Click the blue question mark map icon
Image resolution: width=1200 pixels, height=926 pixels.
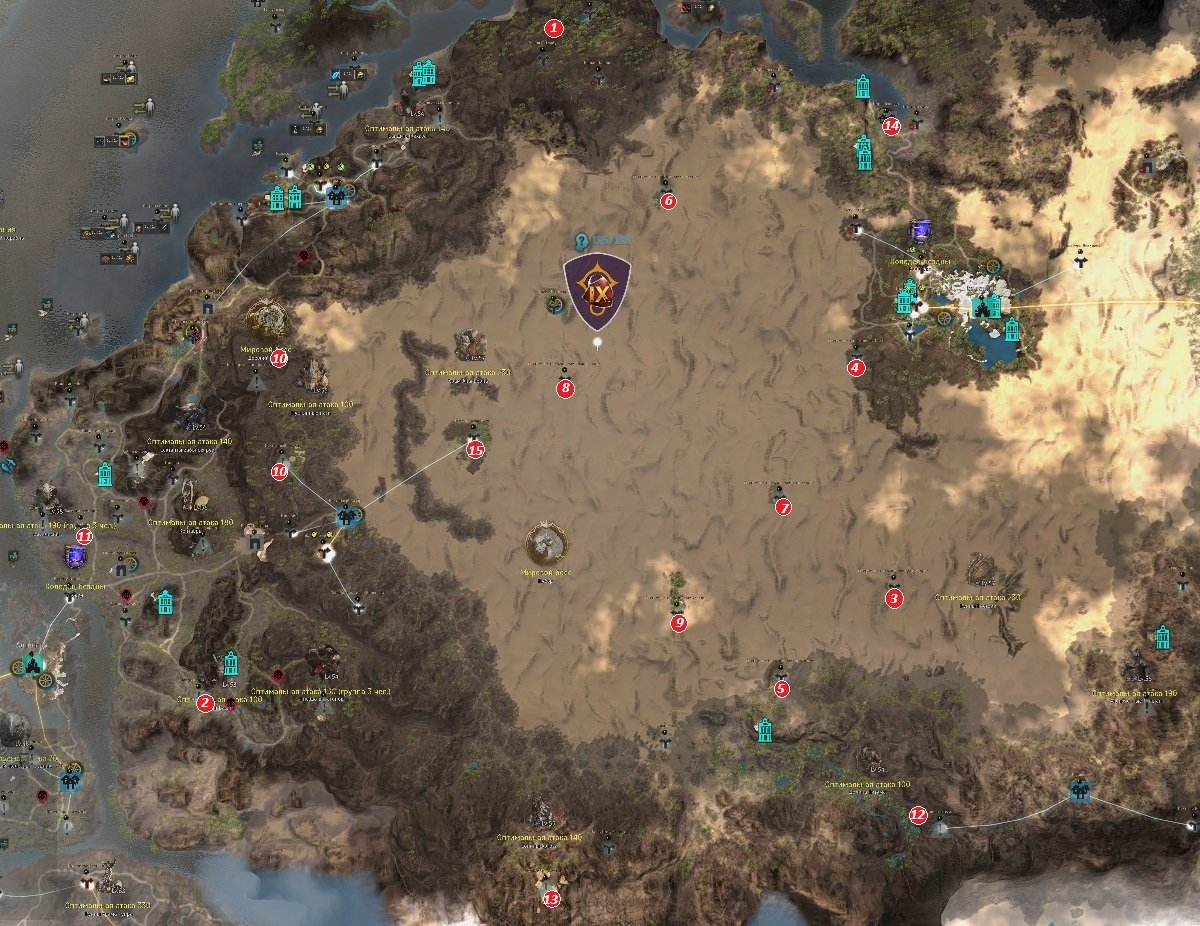coord(582,240)
